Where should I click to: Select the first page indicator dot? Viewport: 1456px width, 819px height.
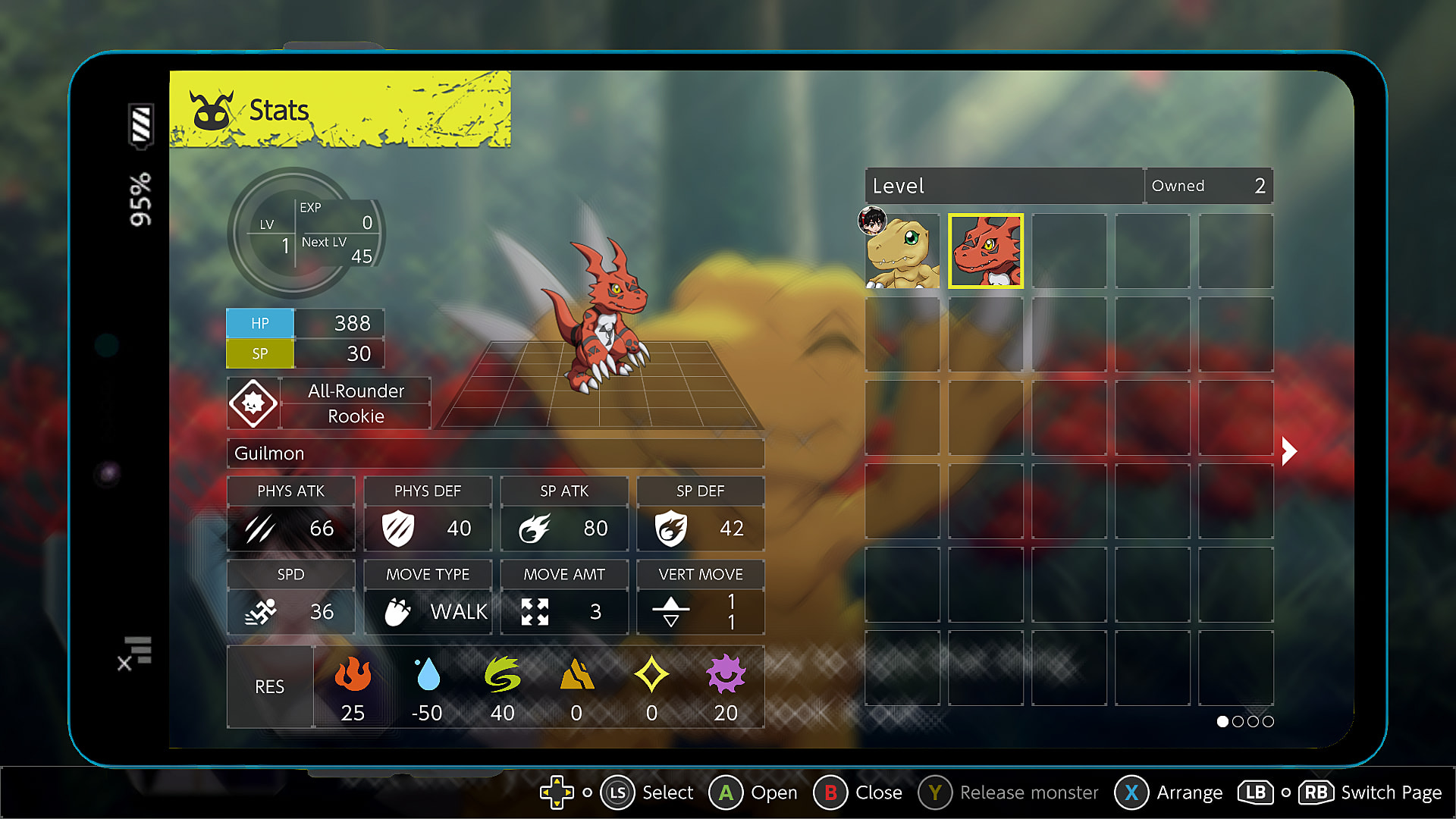point(1222,722)
